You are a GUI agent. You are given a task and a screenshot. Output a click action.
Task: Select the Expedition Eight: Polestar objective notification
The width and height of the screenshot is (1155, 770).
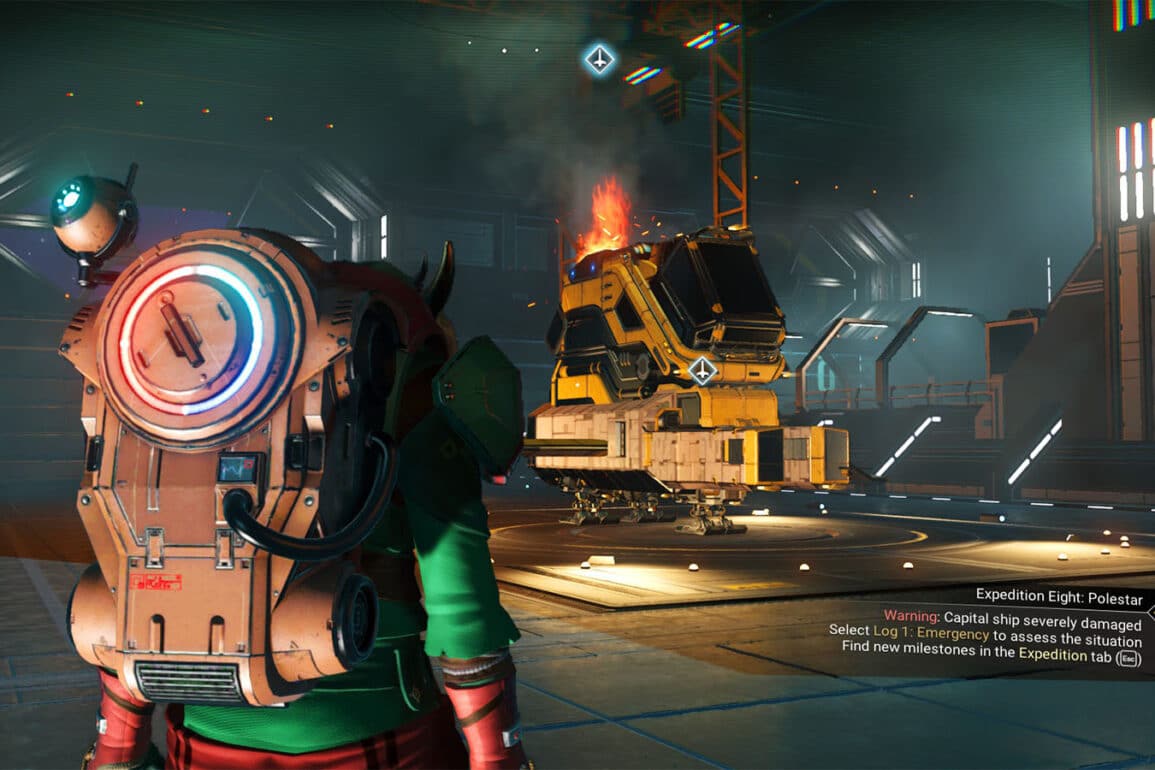(x=1058, y=595)
